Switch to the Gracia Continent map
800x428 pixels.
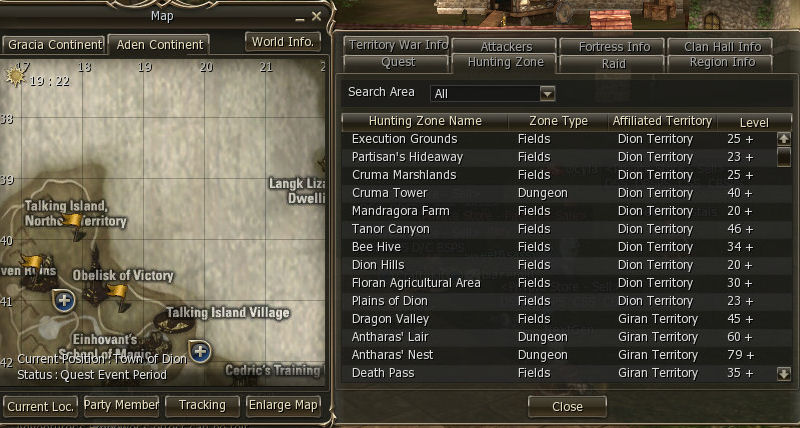point(55,45)
